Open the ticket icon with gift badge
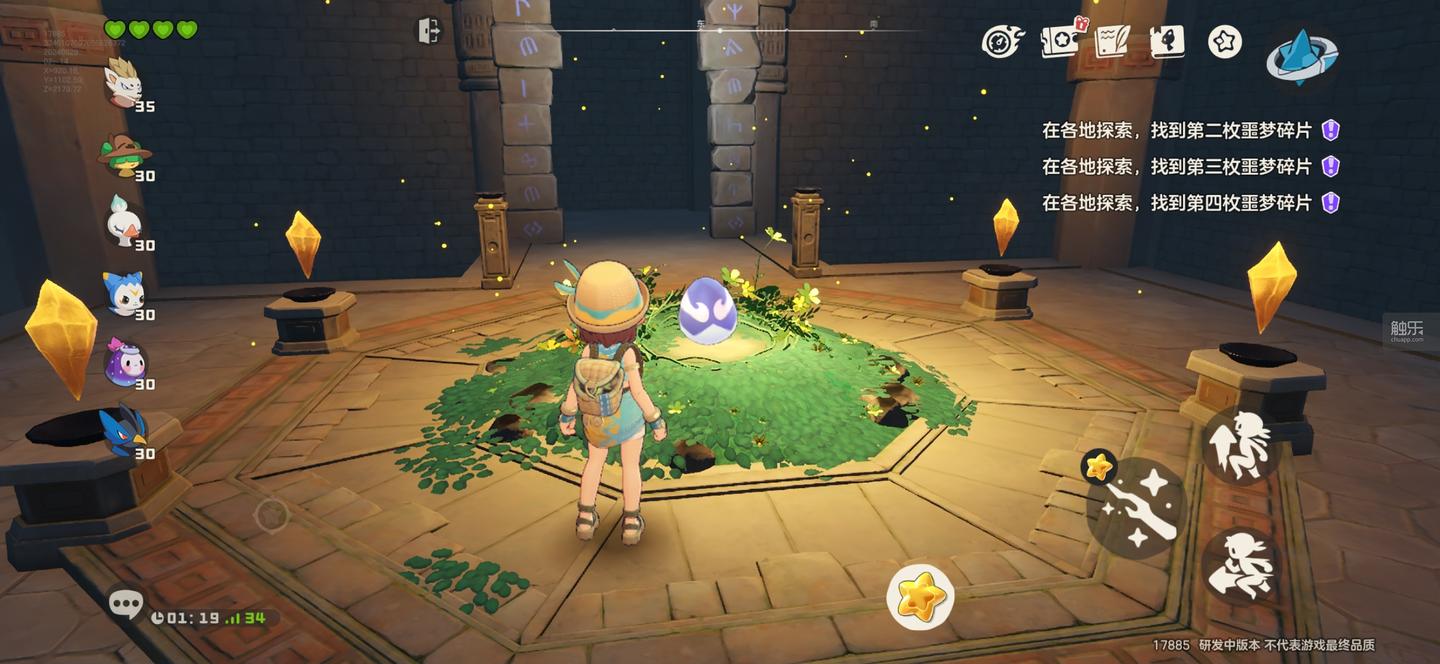The height and width of the screenshot is (664, 1440). [x=1060, y=41]
